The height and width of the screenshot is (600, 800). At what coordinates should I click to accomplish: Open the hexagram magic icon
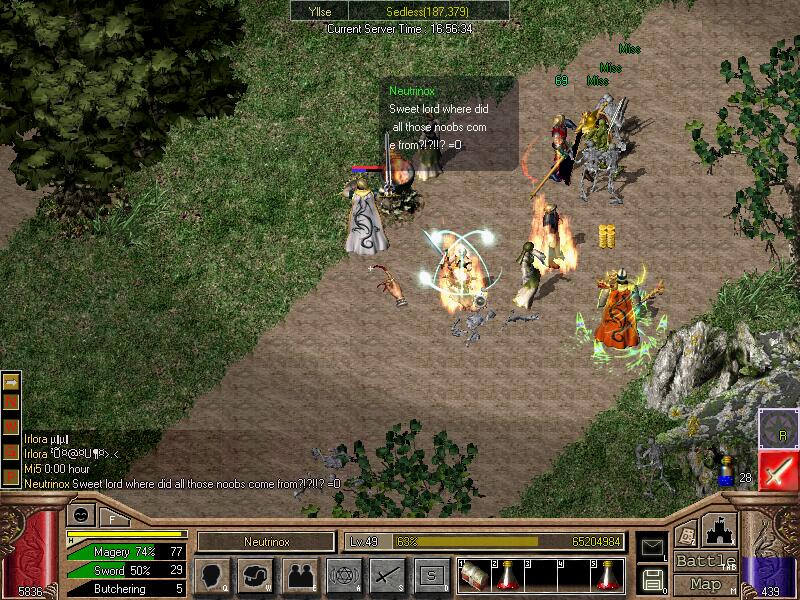[343, 575]
